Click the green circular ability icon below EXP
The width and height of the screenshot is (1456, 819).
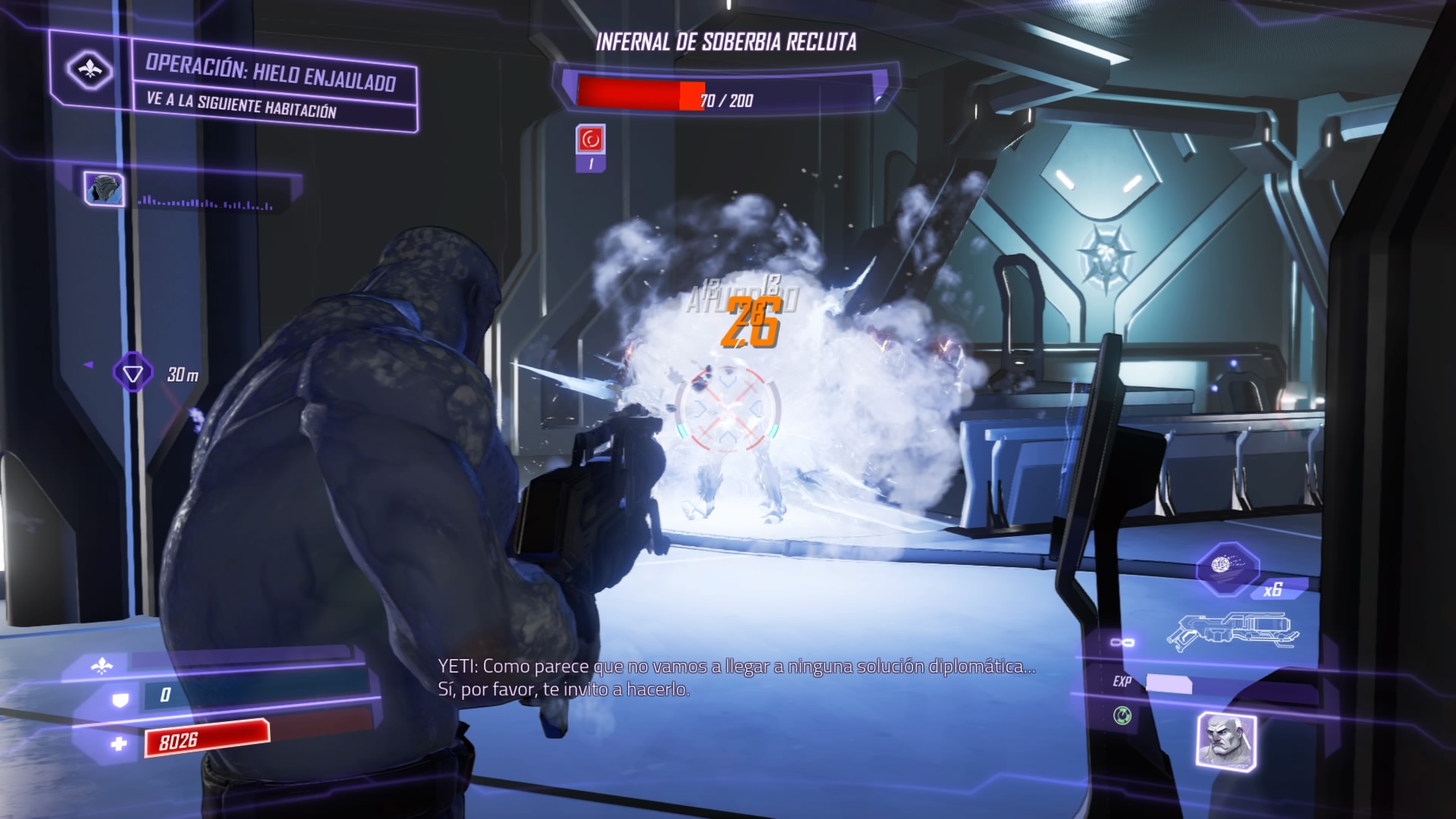tap(1122, 714)
